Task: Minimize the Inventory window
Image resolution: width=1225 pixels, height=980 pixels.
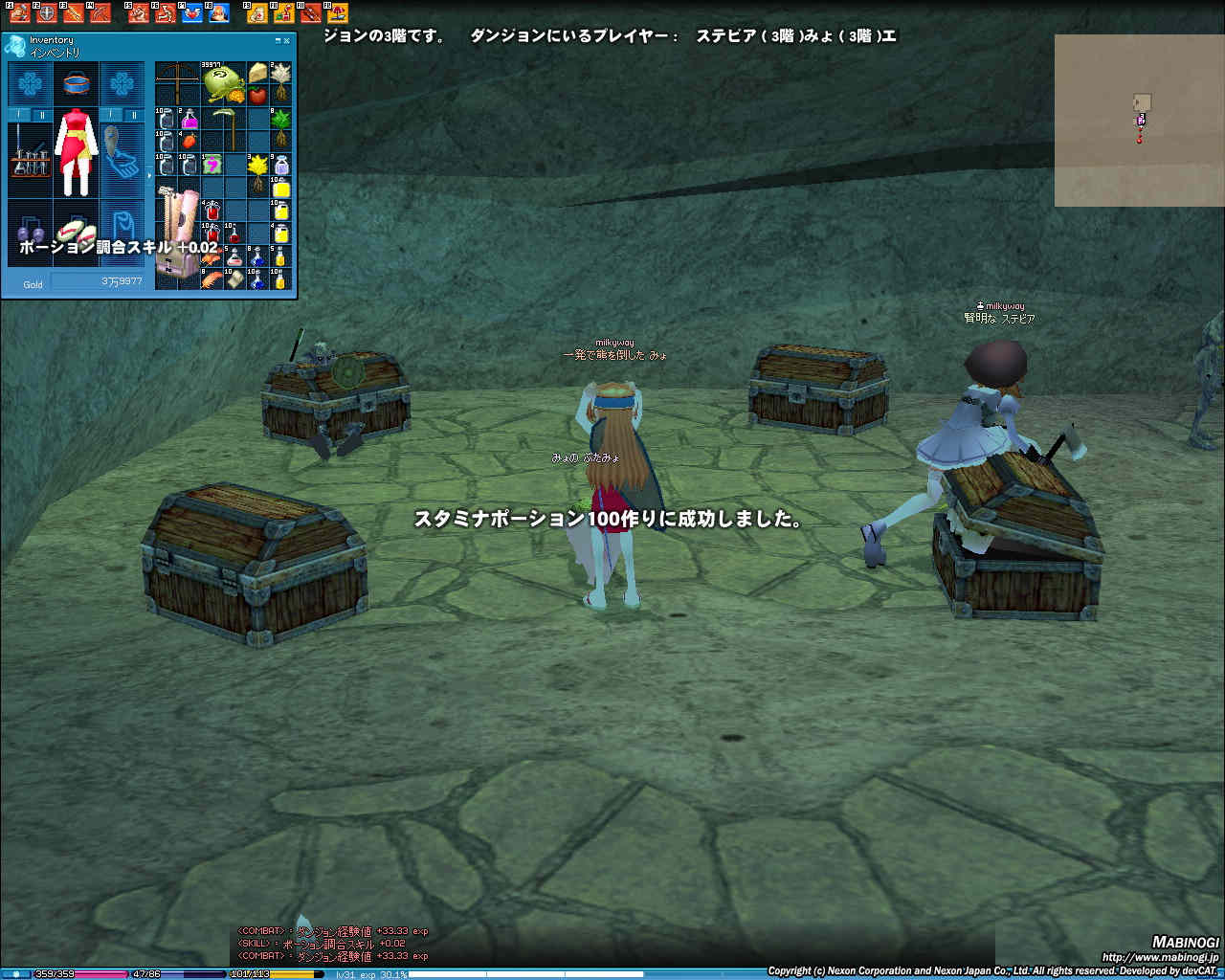Action: tap(278, 41)
